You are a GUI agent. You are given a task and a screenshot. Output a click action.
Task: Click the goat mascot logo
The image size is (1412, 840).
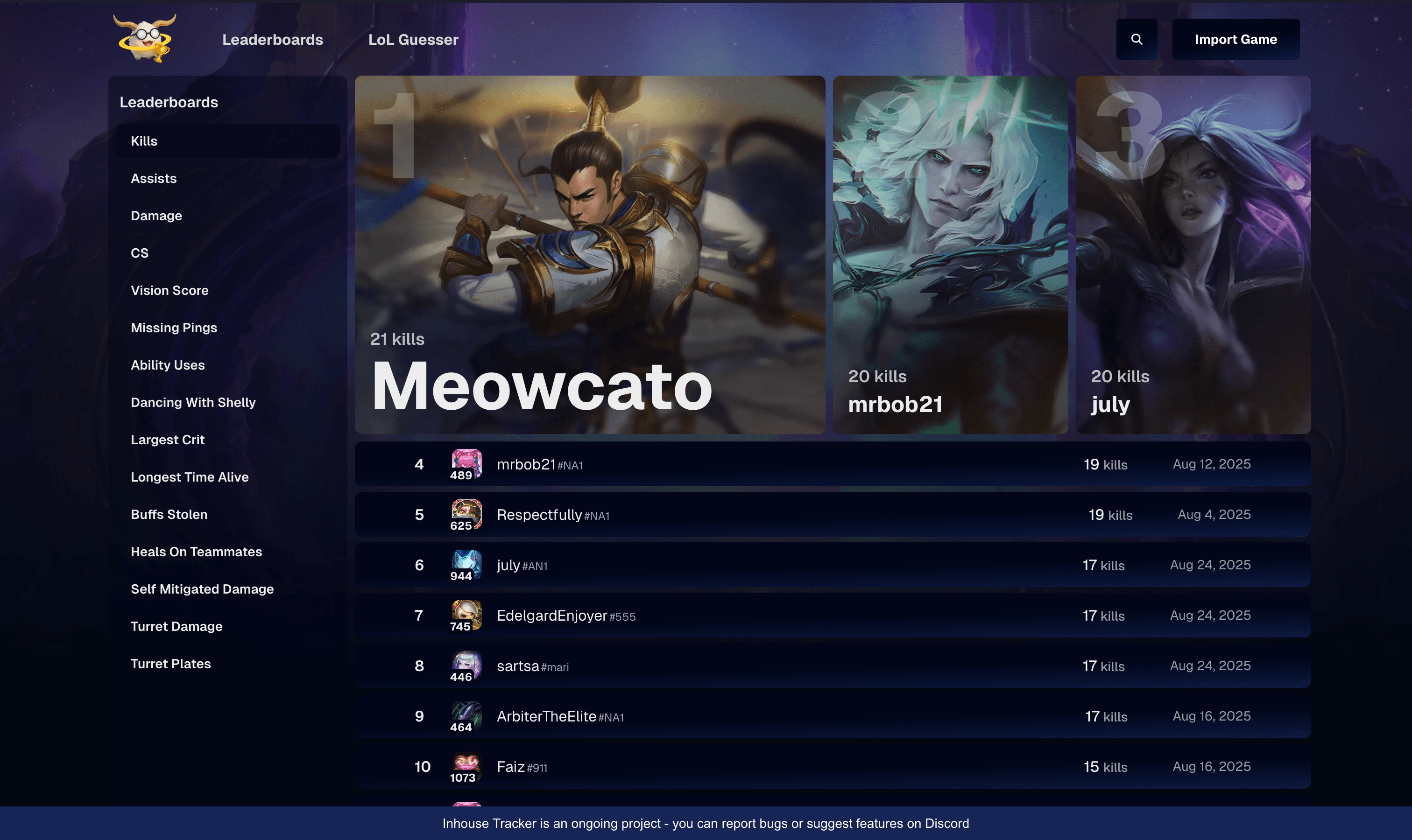[144, 38]
